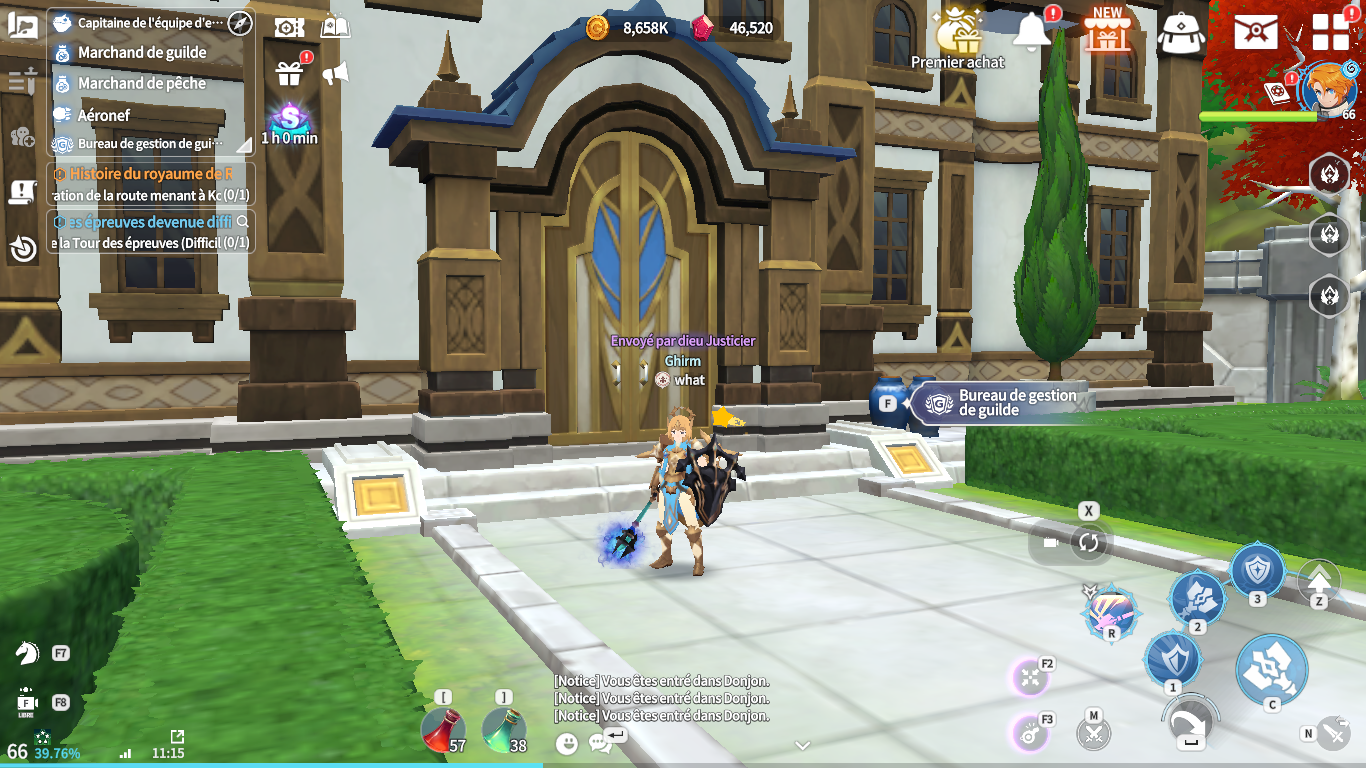The image size is (1366, 768).
Task: Use the red health potion
Action: 441,730
